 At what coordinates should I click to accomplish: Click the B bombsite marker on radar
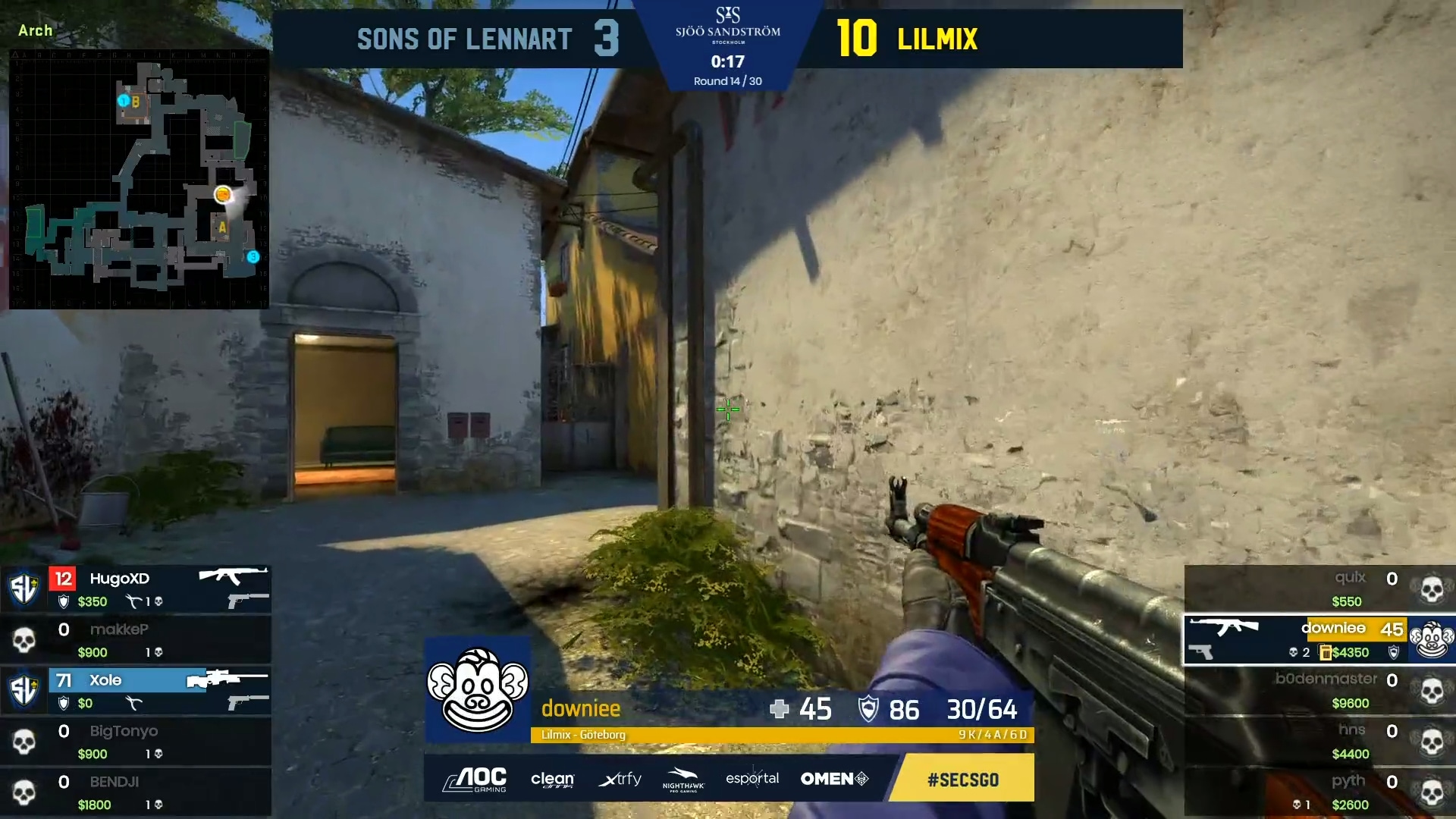[x=135, y=102]
